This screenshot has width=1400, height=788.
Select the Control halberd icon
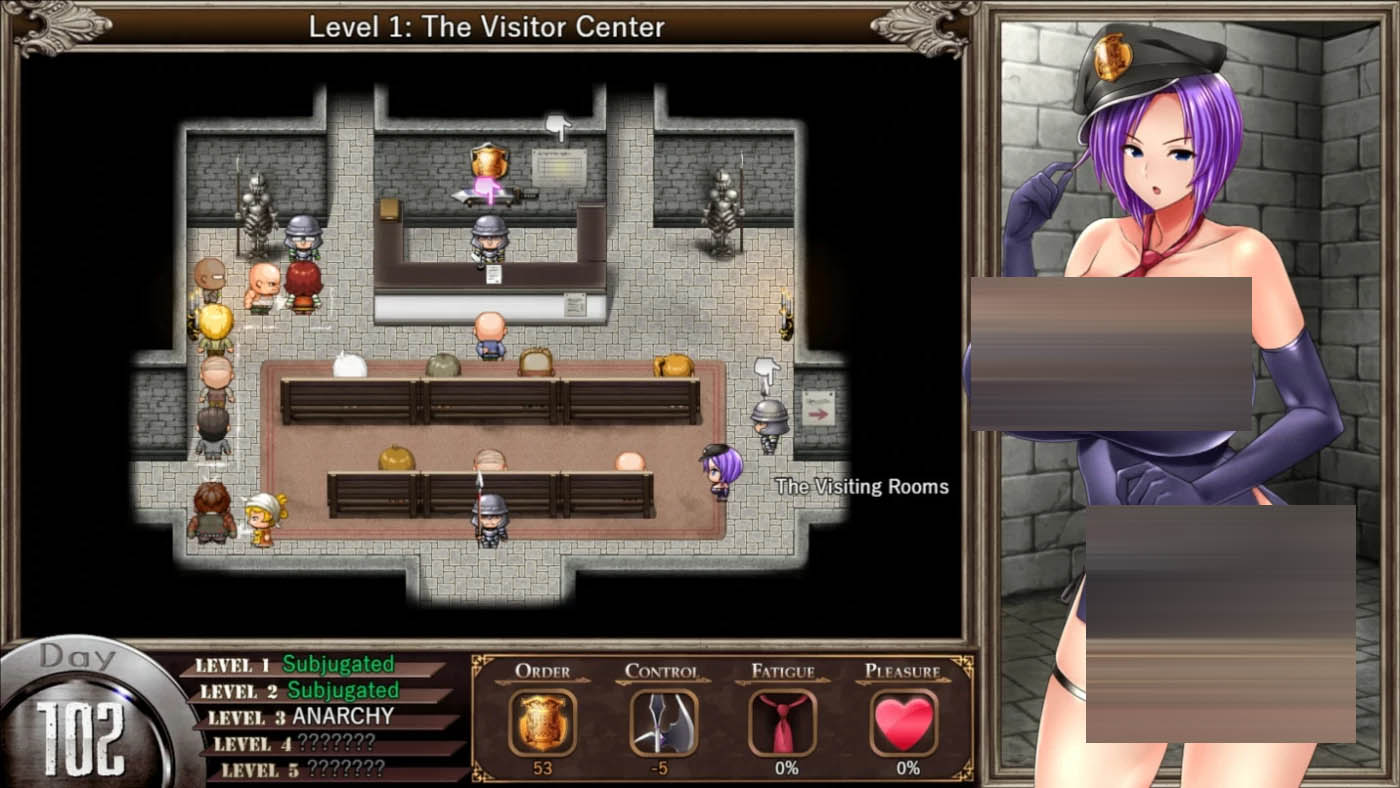(663, 722)
